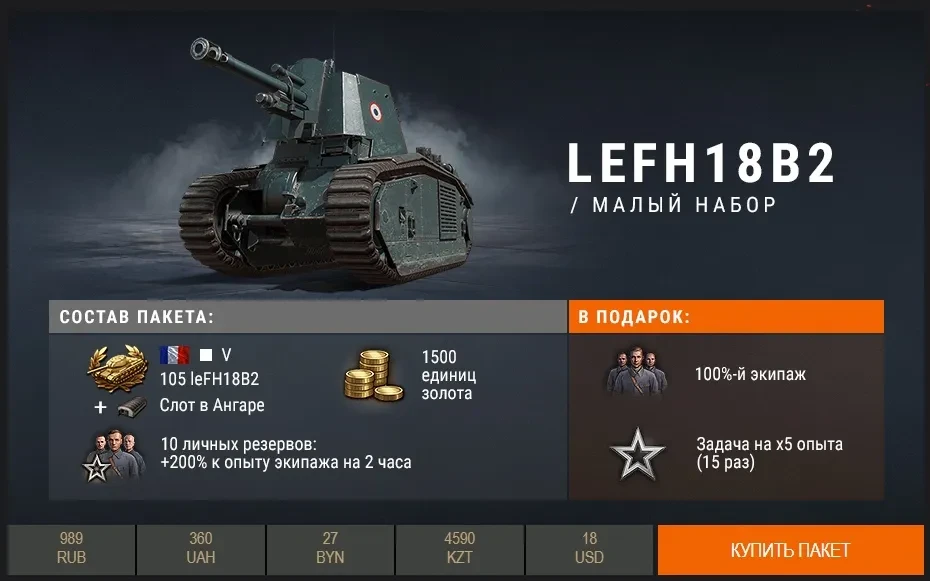Select the x5 experience star icon
This screenshot has height=581, width=930.
(637, 457)
